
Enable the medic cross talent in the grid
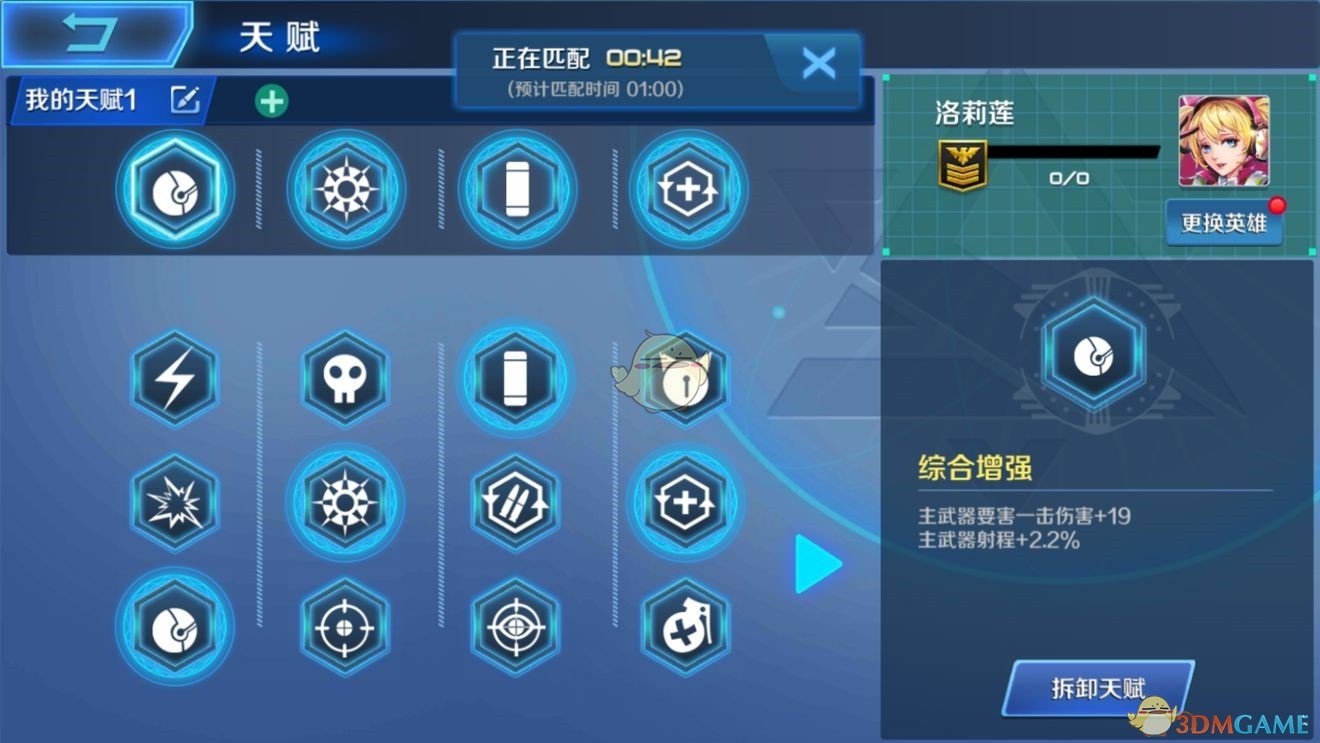685,505
